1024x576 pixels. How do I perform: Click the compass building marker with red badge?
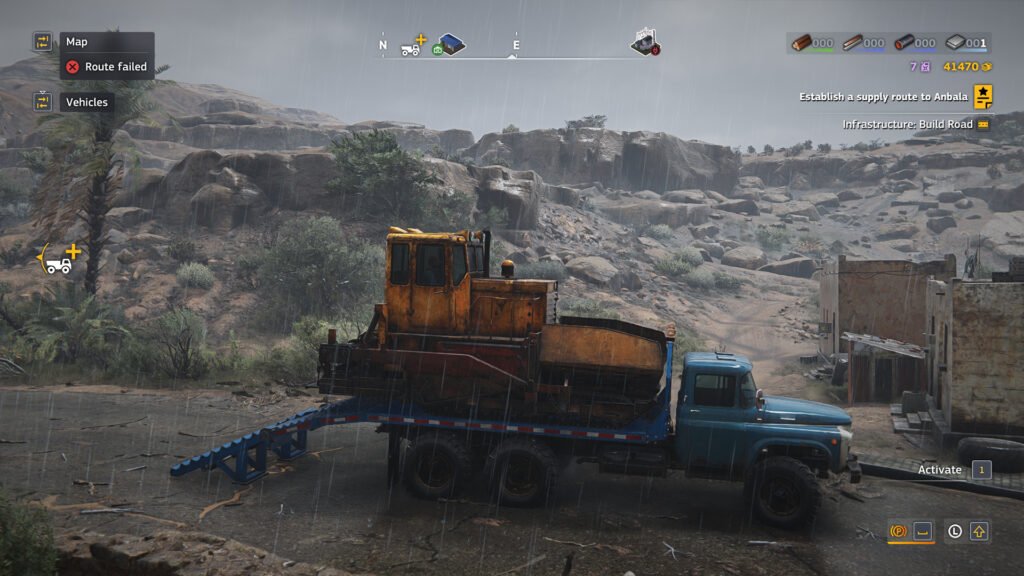(x=645, y=42)
